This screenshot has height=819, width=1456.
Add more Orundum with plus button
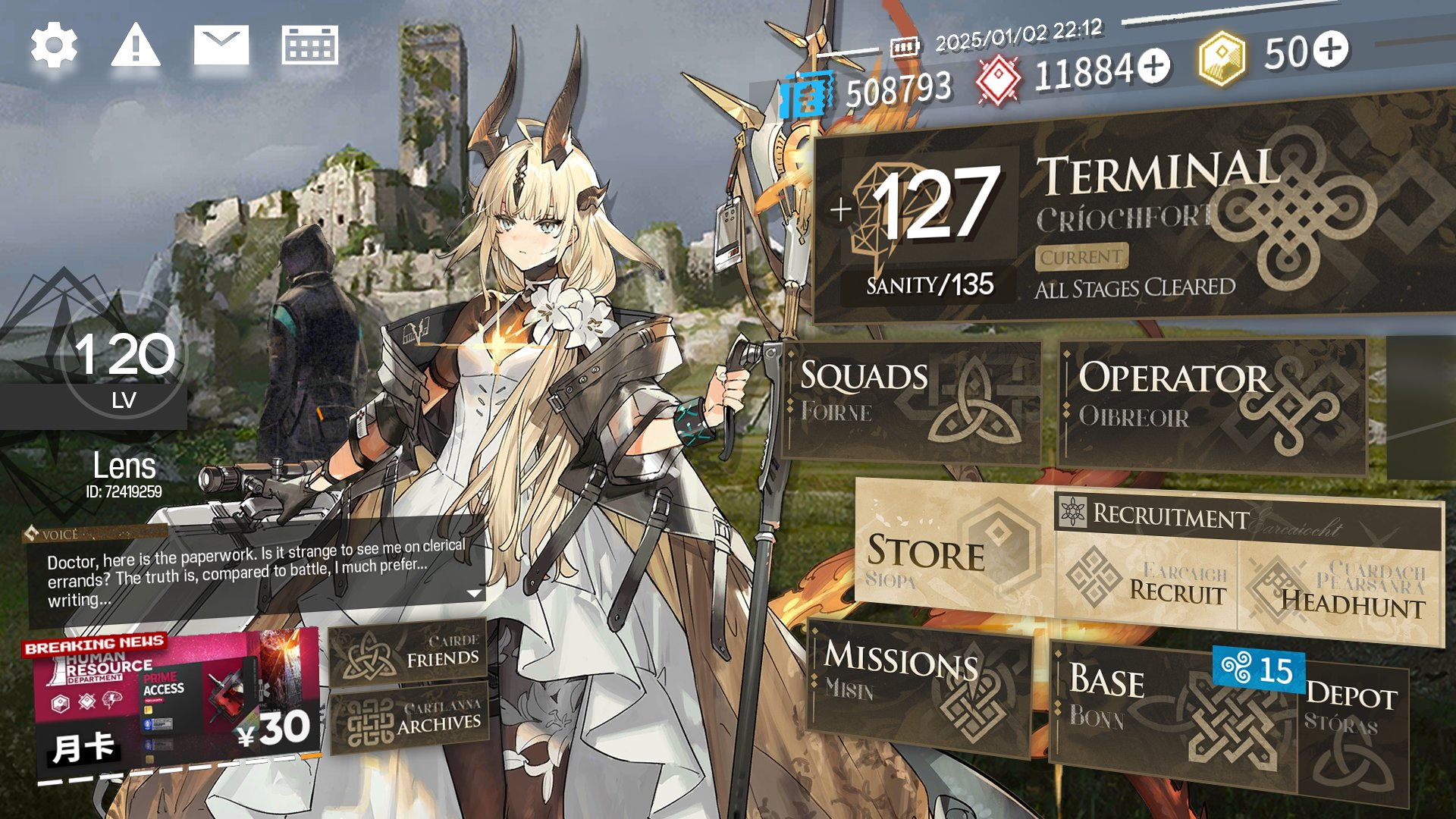tap(1154, 66)
